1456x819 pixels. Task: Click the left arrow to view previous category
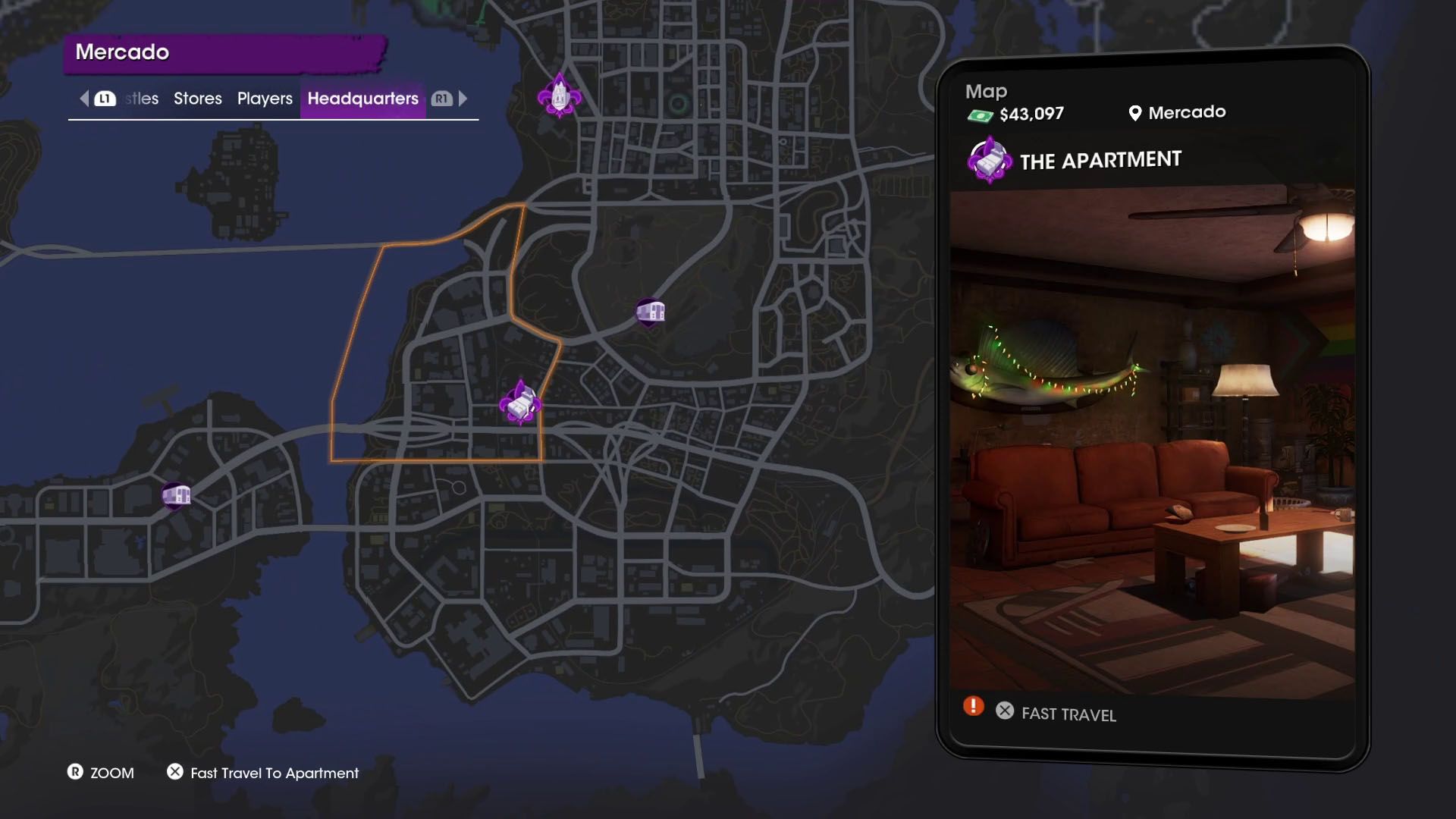[x=83, y=98]
